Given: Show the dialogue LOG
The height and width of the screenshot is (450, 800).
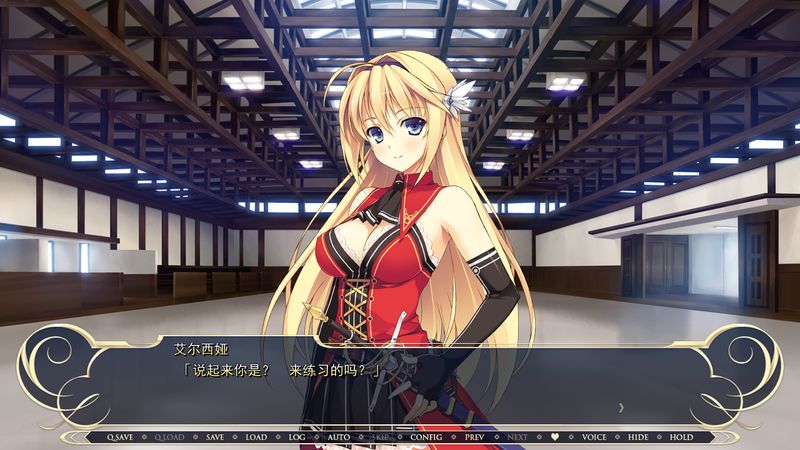Looking at the screenshot, I should pyautogui.click(x=297, y=437).
